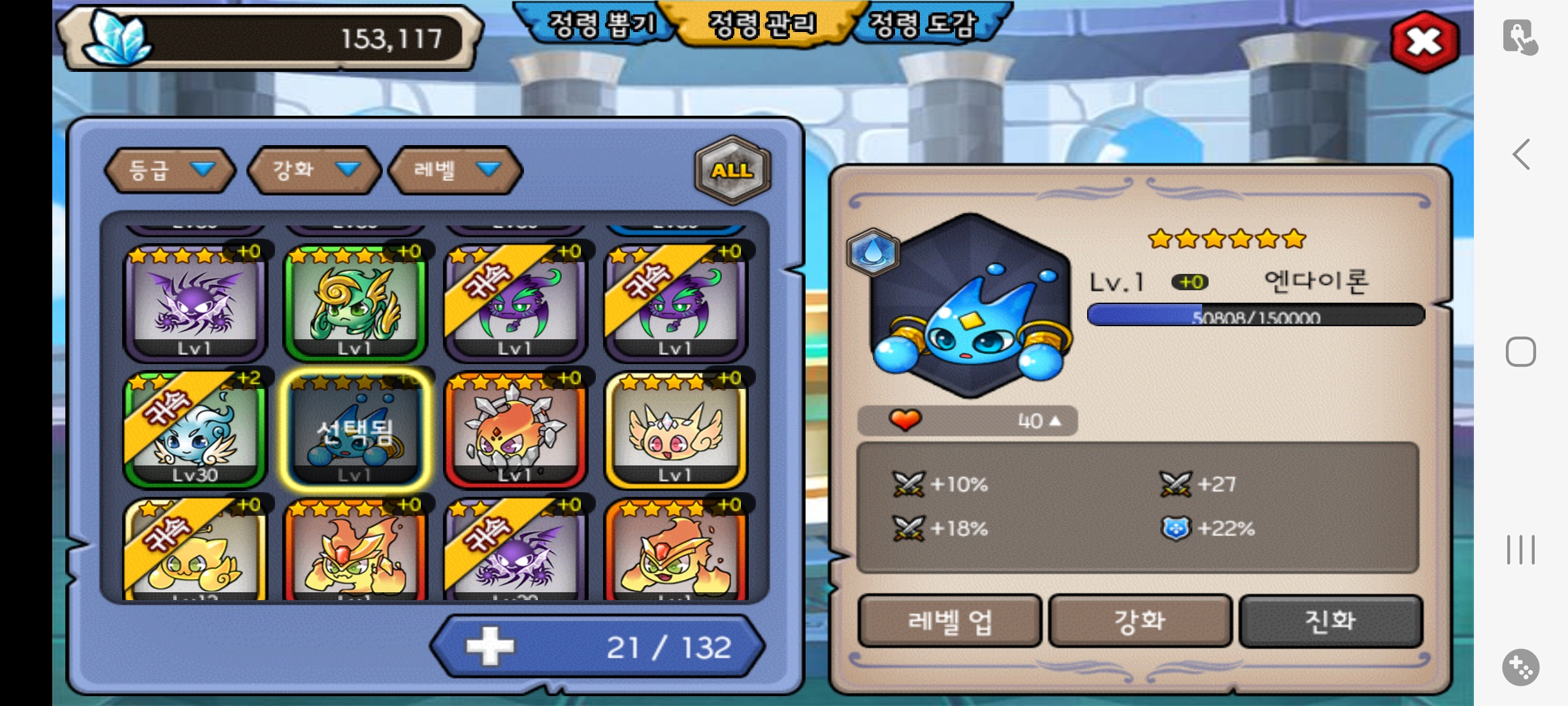
Task: Switch to the 정령 뽑기 tab
Action: coord(600,25)
